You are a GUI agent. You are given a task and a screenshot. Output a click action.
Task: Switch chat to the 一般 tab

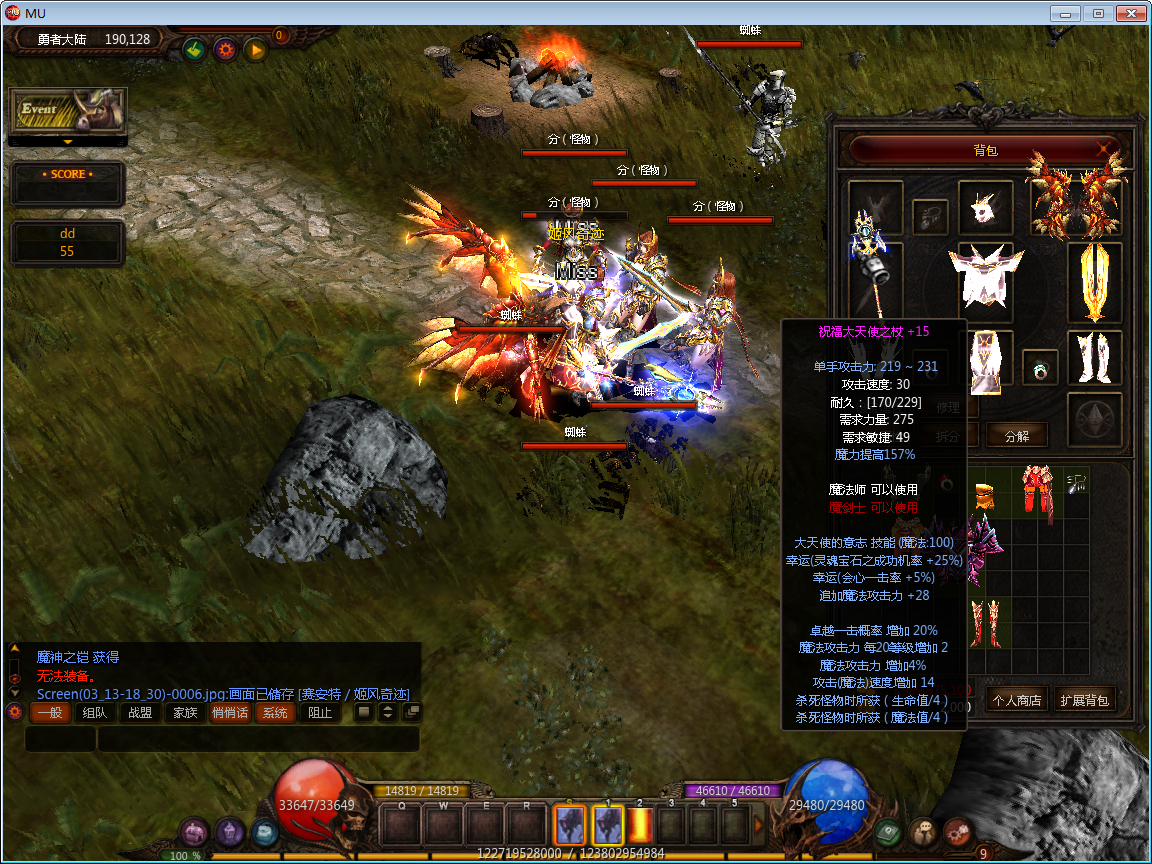pyautogui.click(x=49, y=713)
